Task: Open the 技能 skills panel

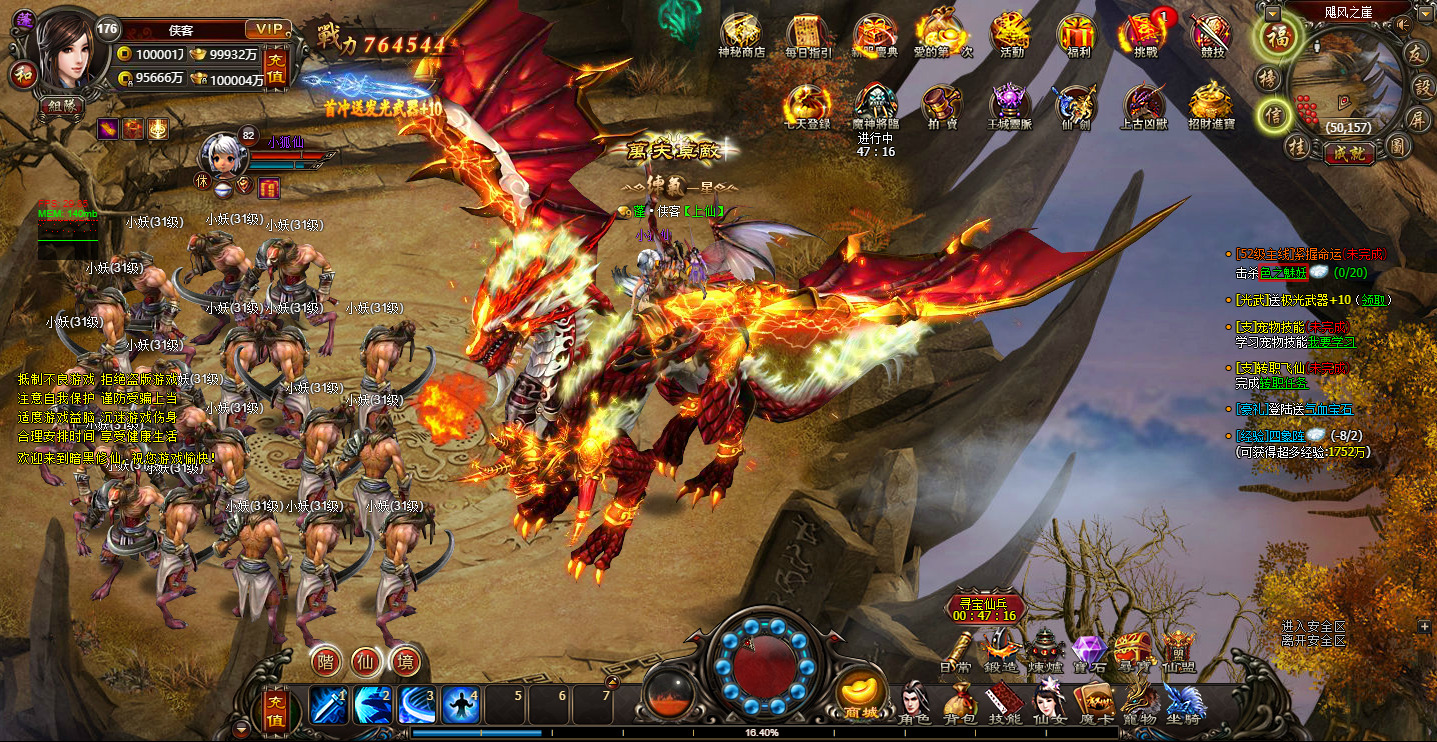Action: pyautogui.click(x=1004, y=702)
